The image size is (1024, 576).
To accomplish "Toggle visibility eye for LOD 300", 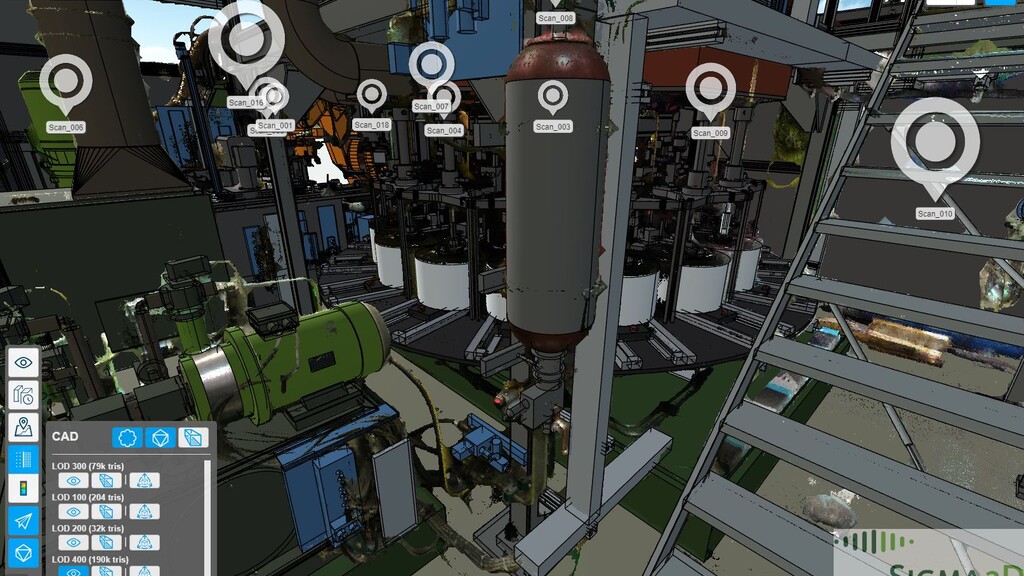I will coord(72,481).
